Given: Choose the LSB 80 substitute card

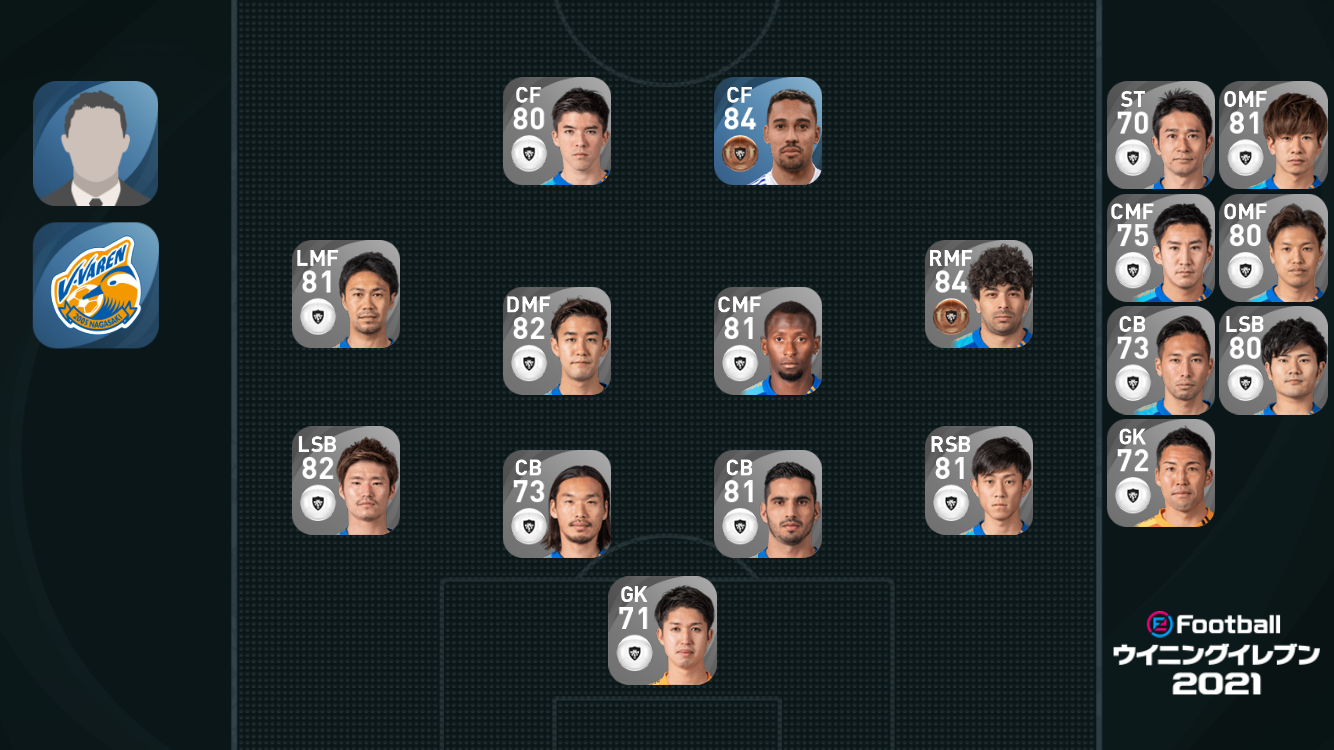Looking at the screenshot, I should (1273, 361).
